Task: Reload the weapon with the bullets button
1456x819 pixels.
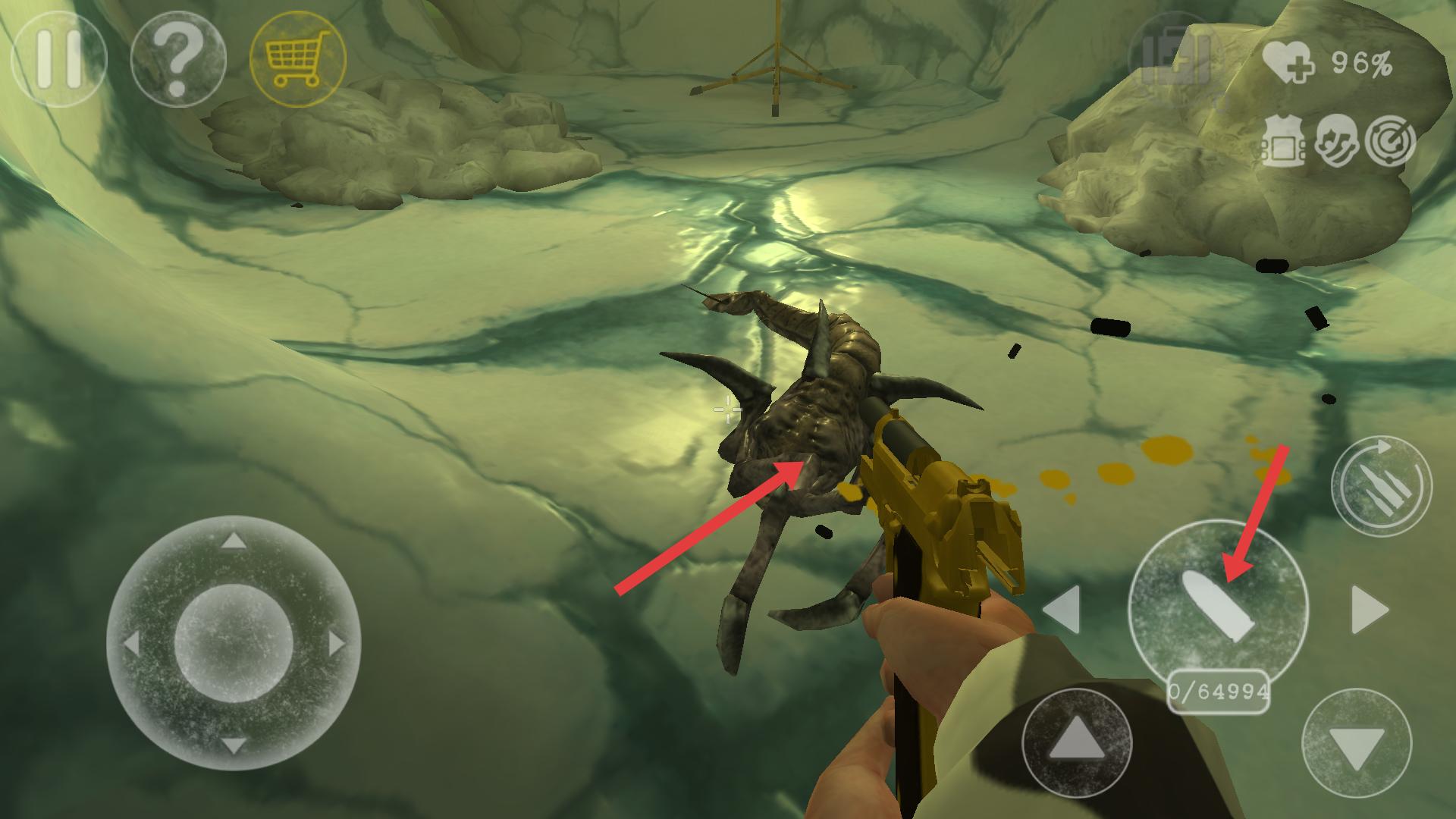Action: [1382, 486]
